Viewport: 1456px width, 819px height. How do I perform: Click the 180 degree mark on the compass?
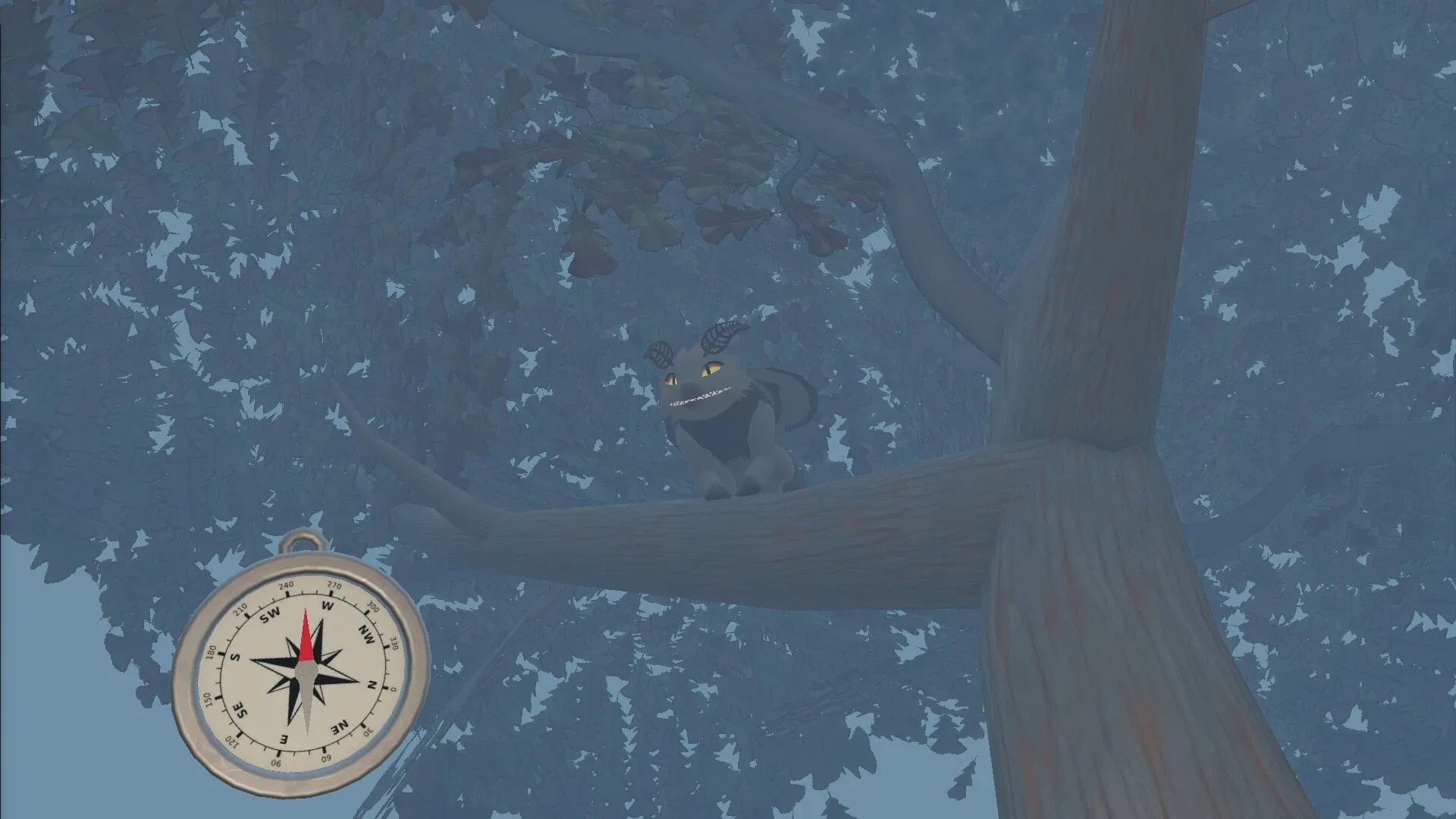point(211,651)
